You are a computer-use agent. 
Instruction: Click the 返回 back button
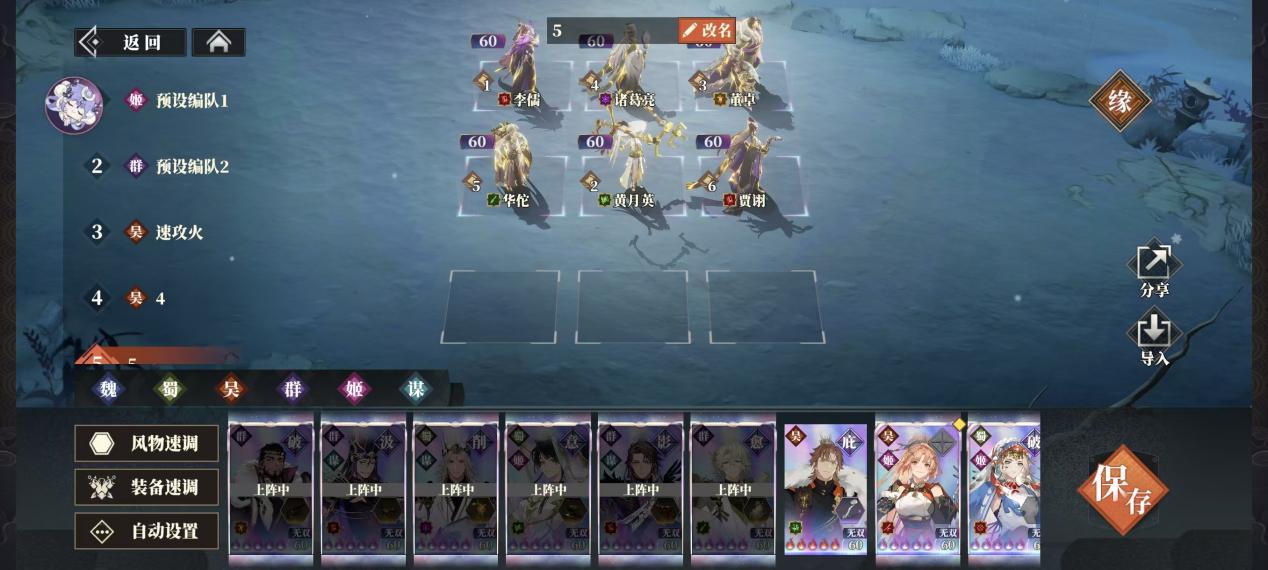131,42
